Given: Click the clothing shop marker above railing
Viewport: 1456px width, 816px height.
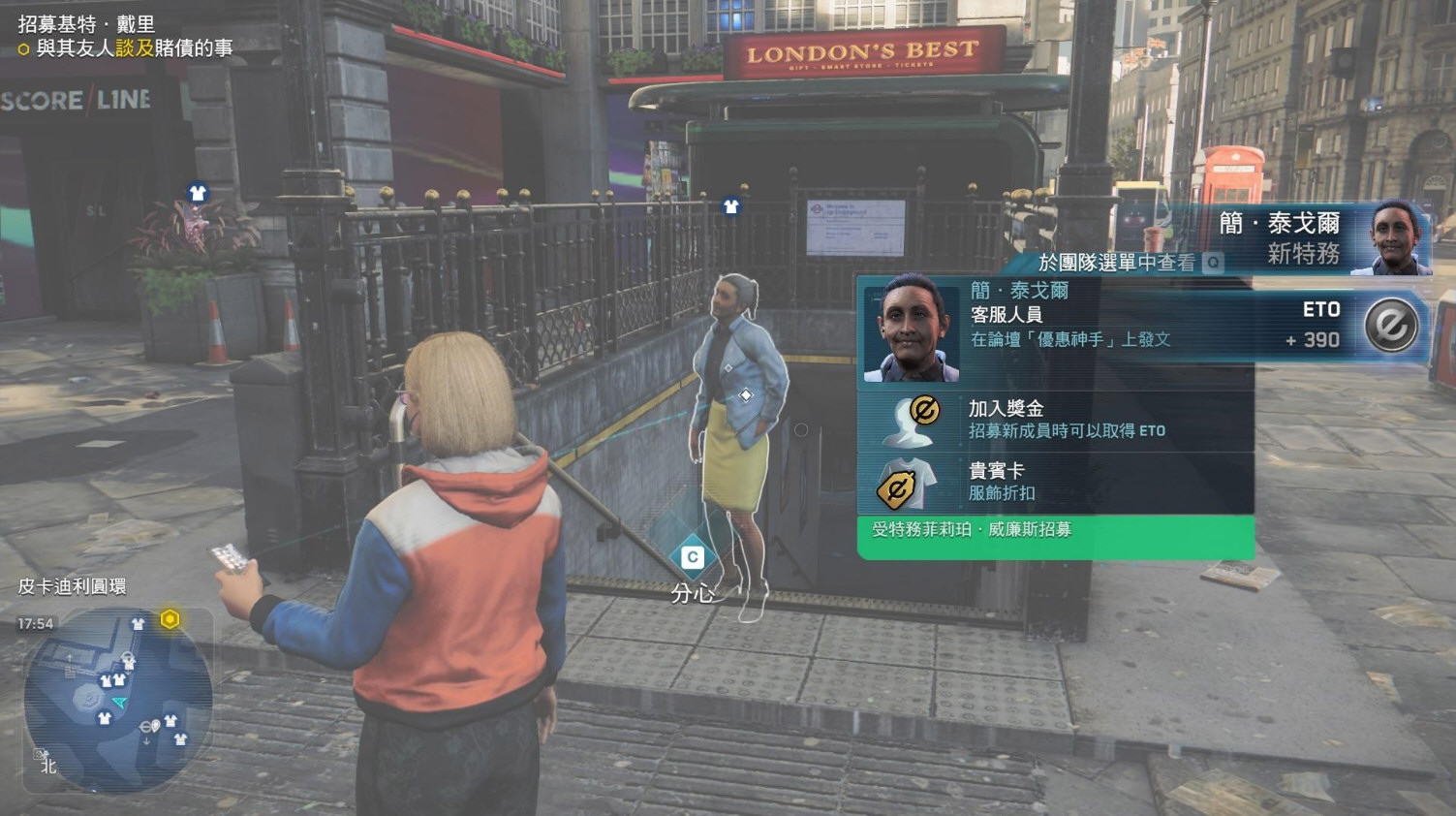Looking at the screenshot, I should point(731,205).
